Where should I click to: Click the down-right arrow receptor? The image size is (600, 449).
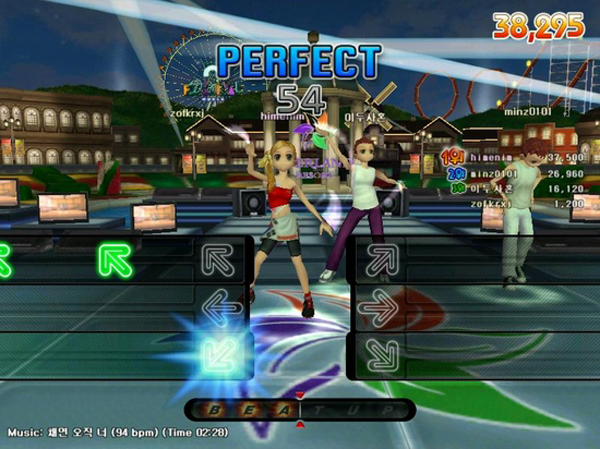coord(378,353)
